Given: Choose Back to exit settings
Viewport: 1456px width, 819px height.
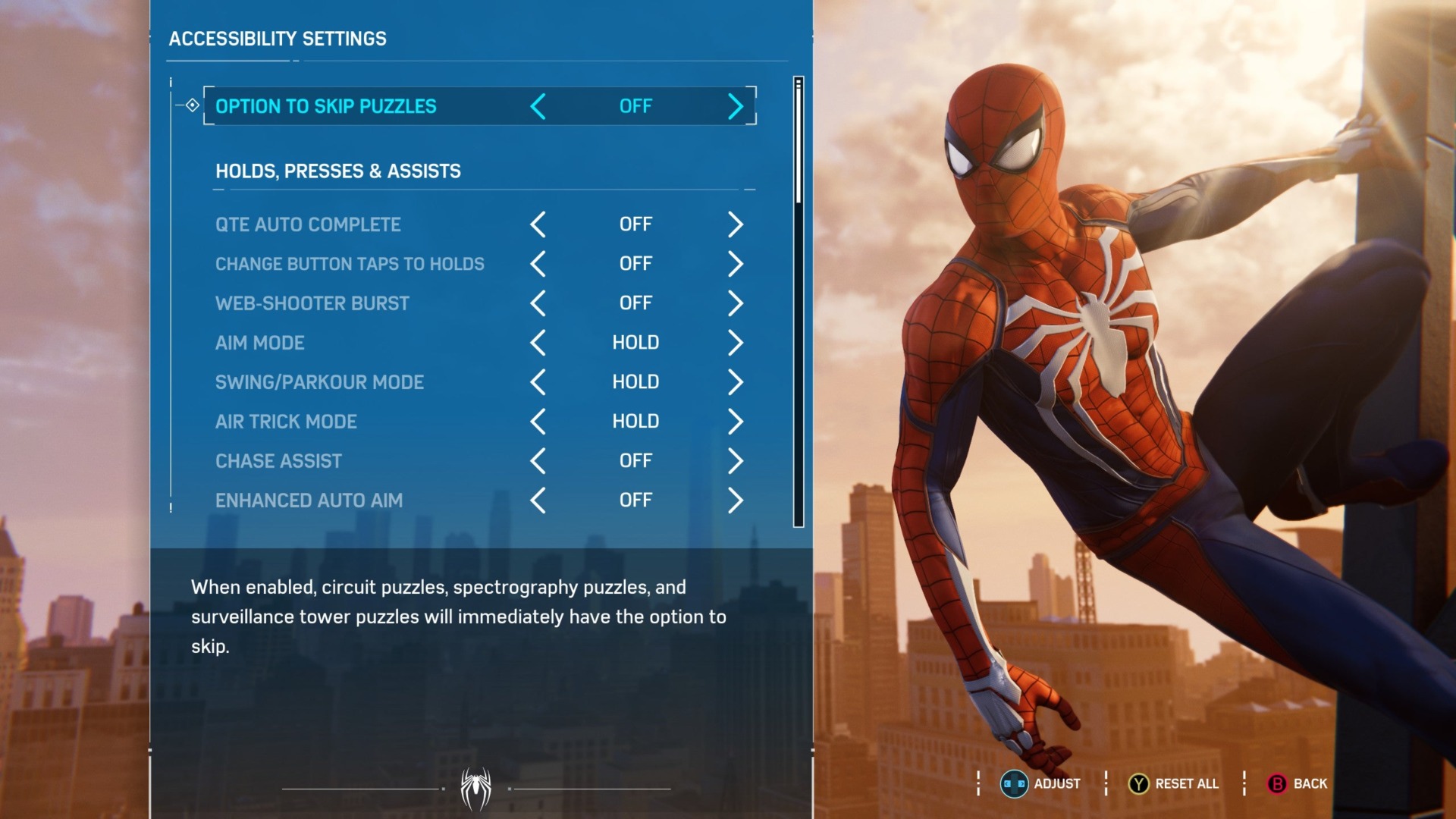Looking at the screenshot, I should point(1298,784).
